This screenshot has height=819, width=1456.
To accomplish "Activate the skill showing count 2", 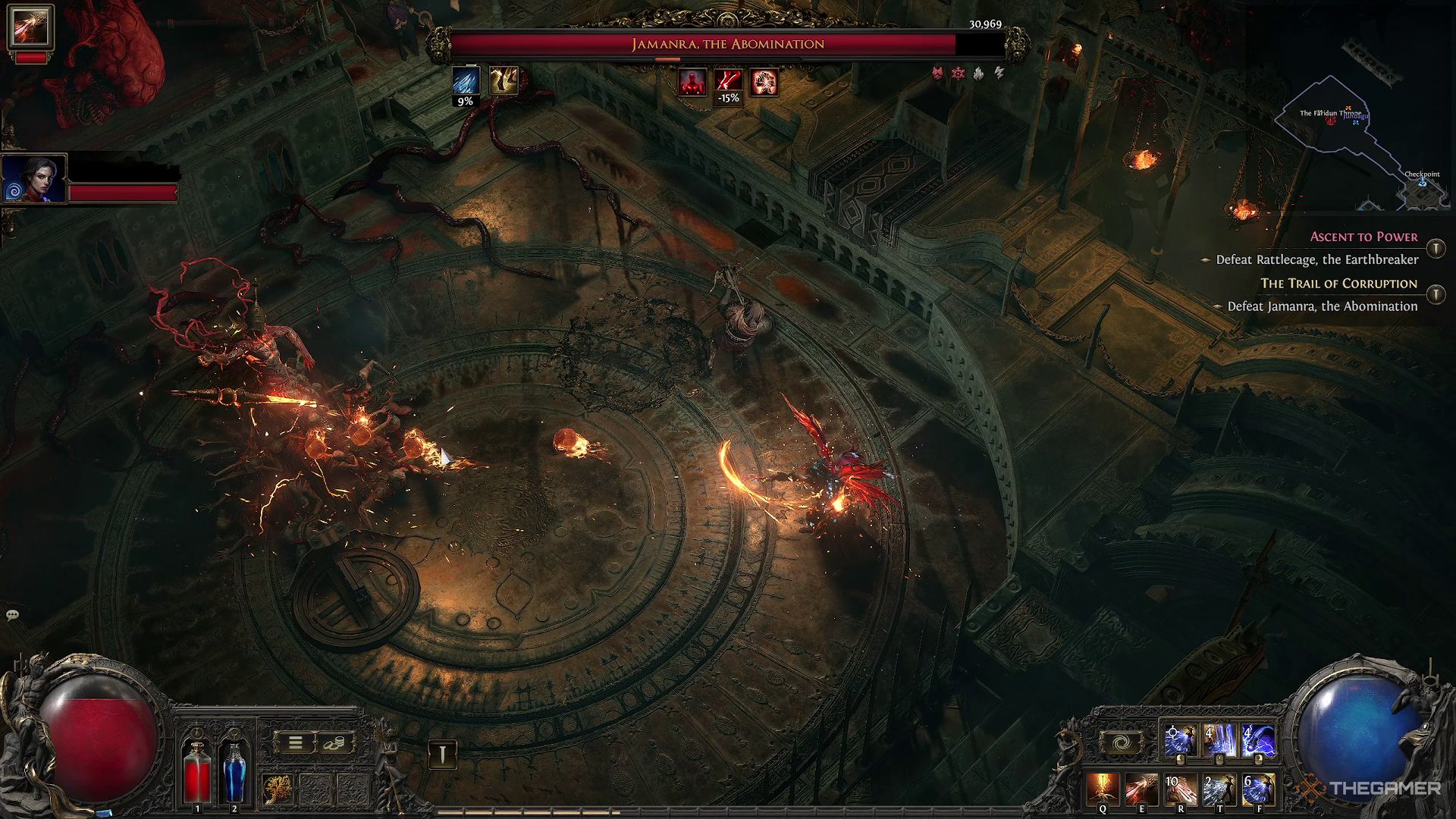I will coord(1219,789).
